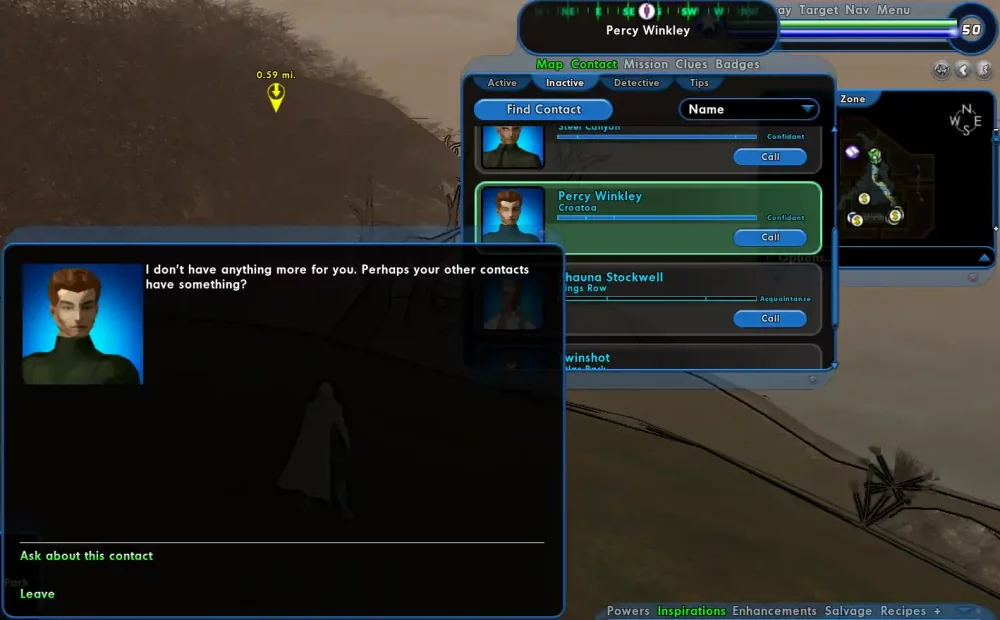Choose 'Ask about this contact' dialogue option
The height and width of the screenshot is (620, 1000).
coord(87,556)
